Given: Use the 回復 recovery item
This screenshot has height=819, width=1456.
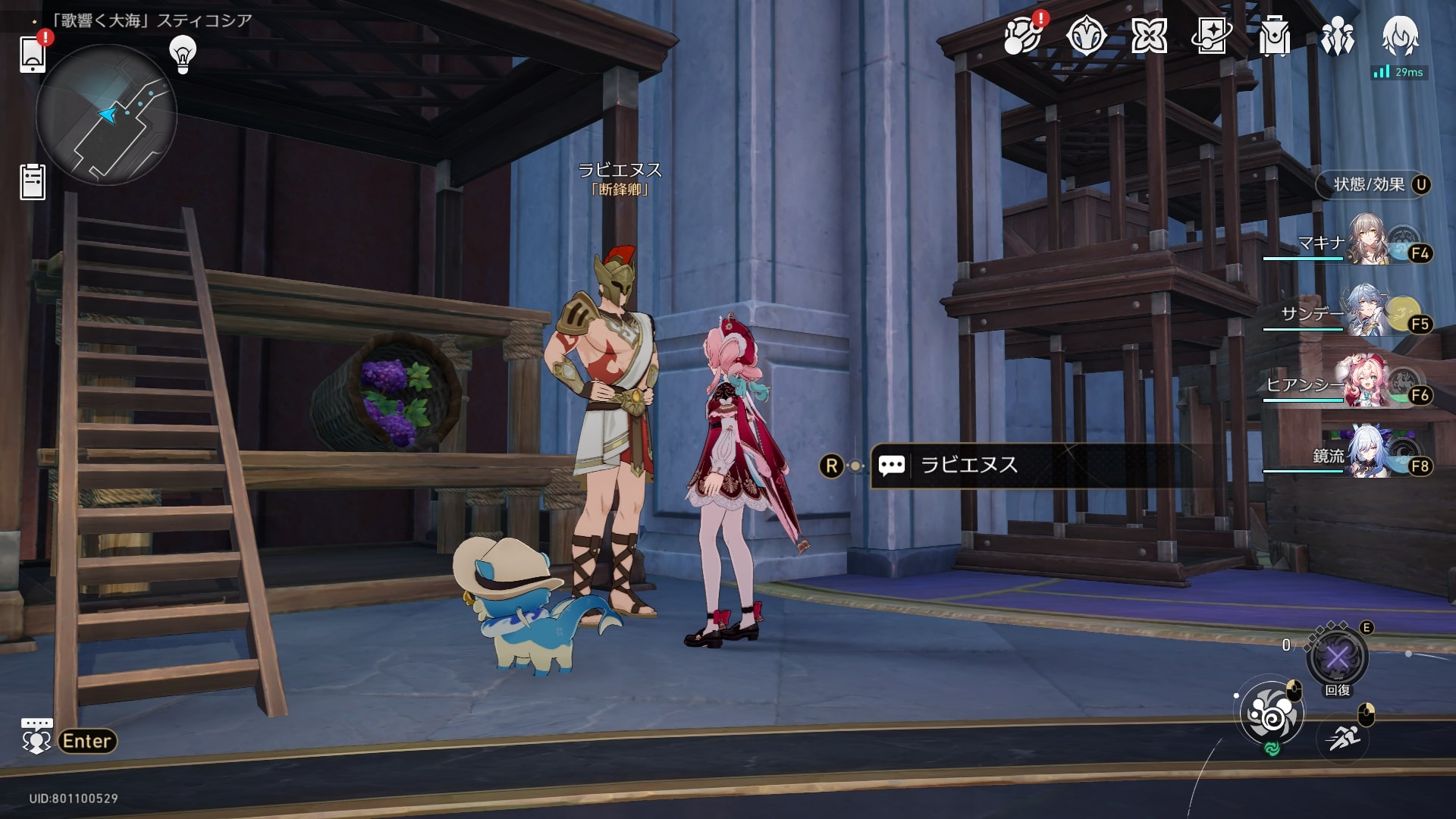Looking at the screenshot, I should 1337,657.
